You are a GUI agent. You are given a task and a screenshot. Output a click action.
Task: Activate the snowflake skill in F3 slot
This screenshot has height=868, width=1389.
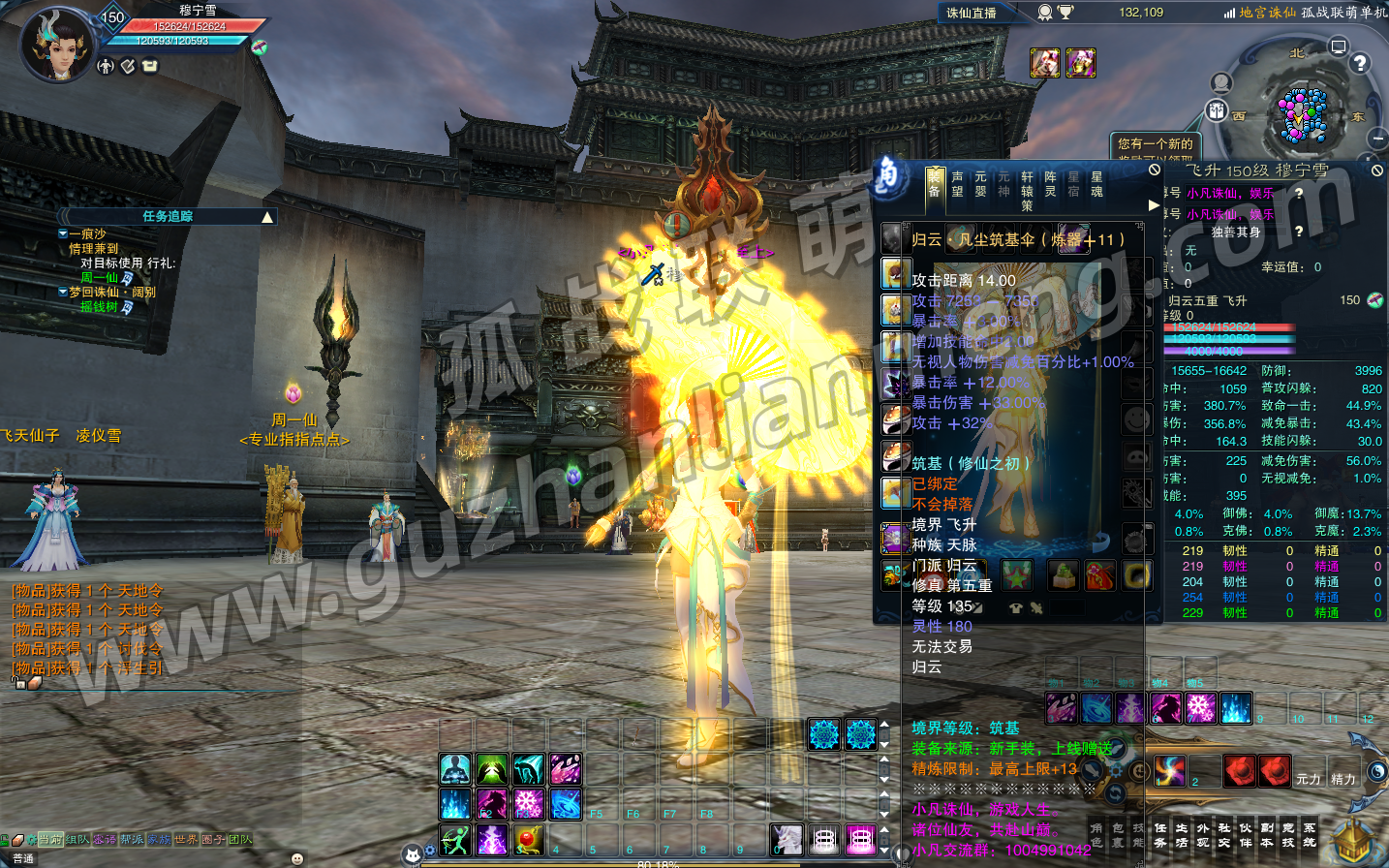point(528,803)
